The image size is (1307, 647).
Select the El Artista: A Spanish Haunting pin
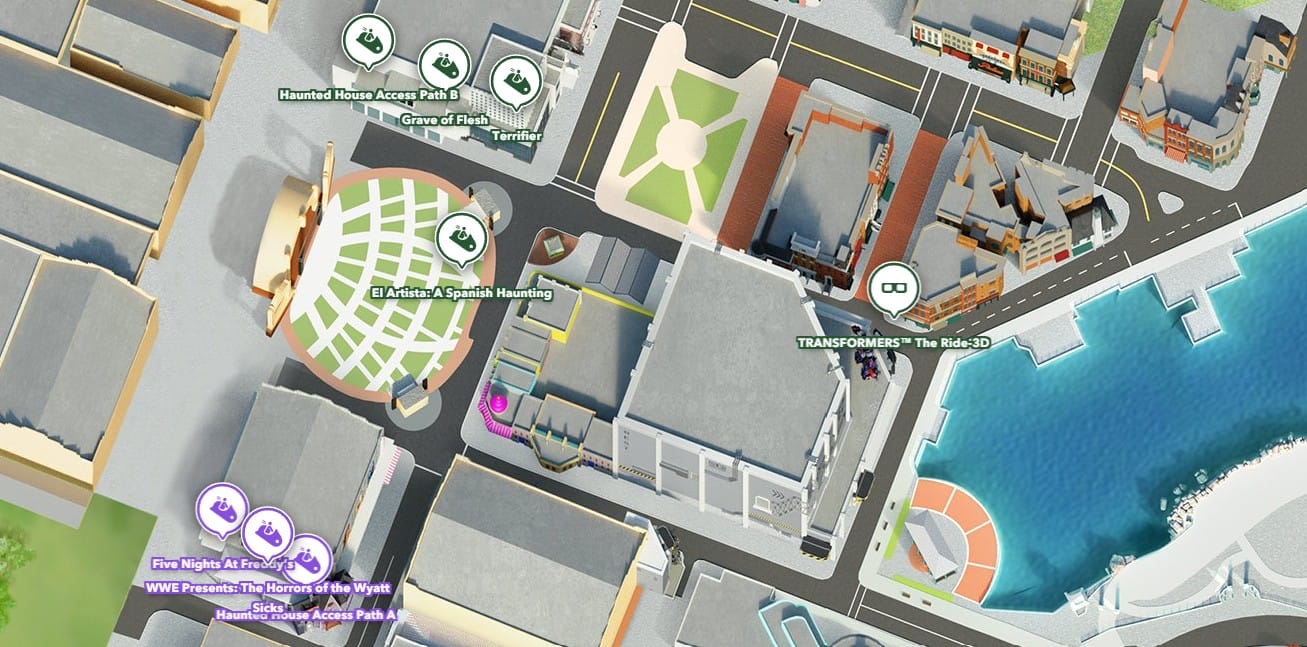[461, 238]
